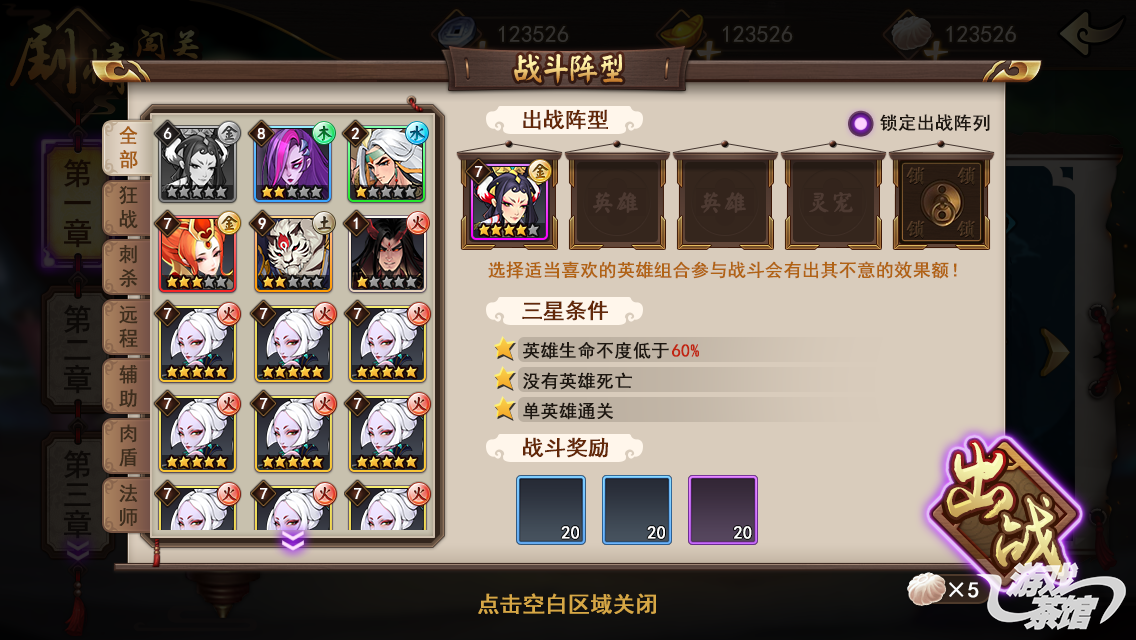Toggle 锁定出战阵列 lock formation option
Screen dimensions: 1136x640
[860, 123]
